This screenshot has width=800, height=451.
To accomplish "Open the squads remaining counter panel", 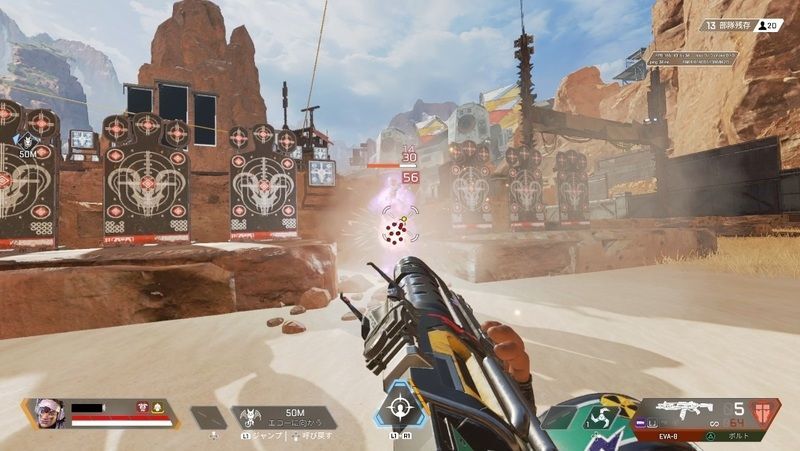I will pos(727,24).
